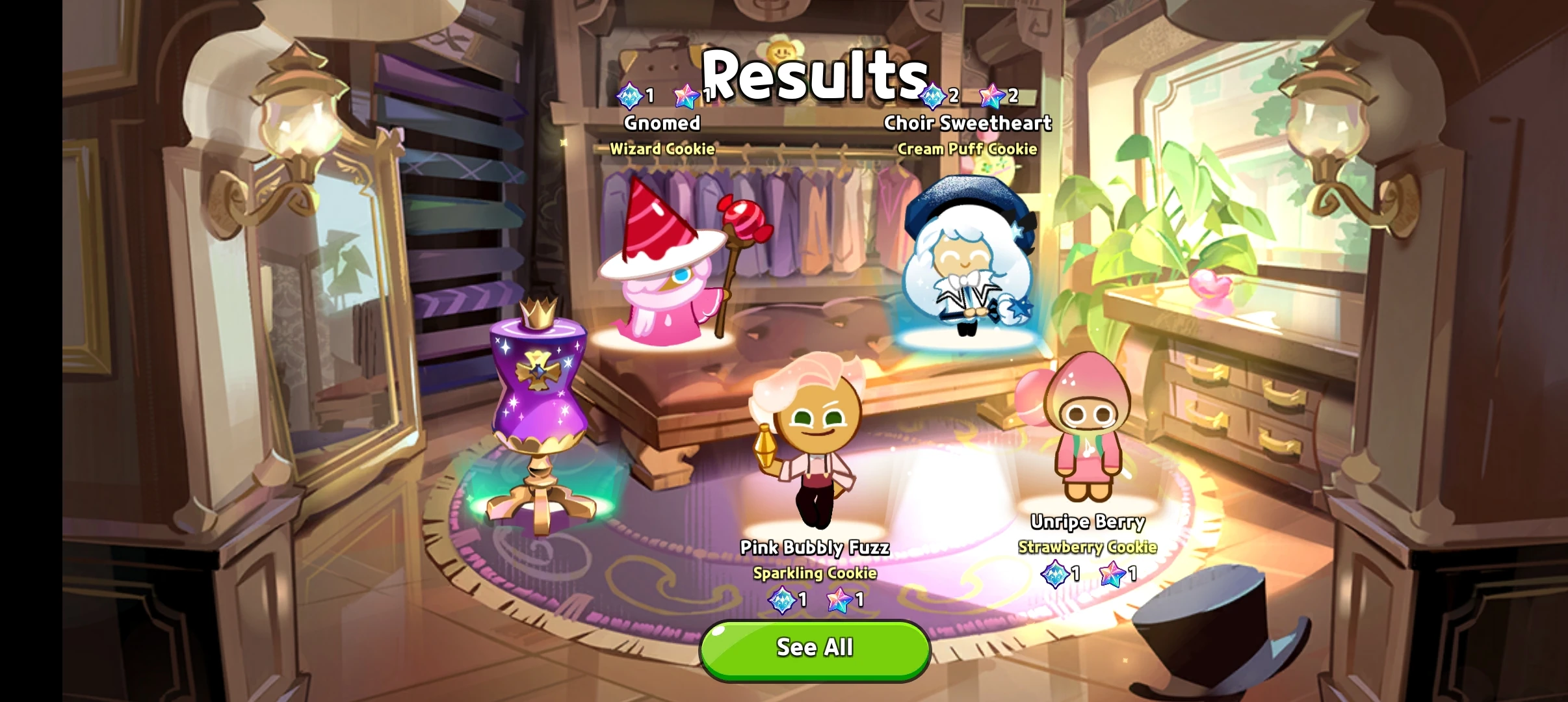Click the Pink Bubbly Fuzz label
1568x702 pixels.
tap(817, 548)
